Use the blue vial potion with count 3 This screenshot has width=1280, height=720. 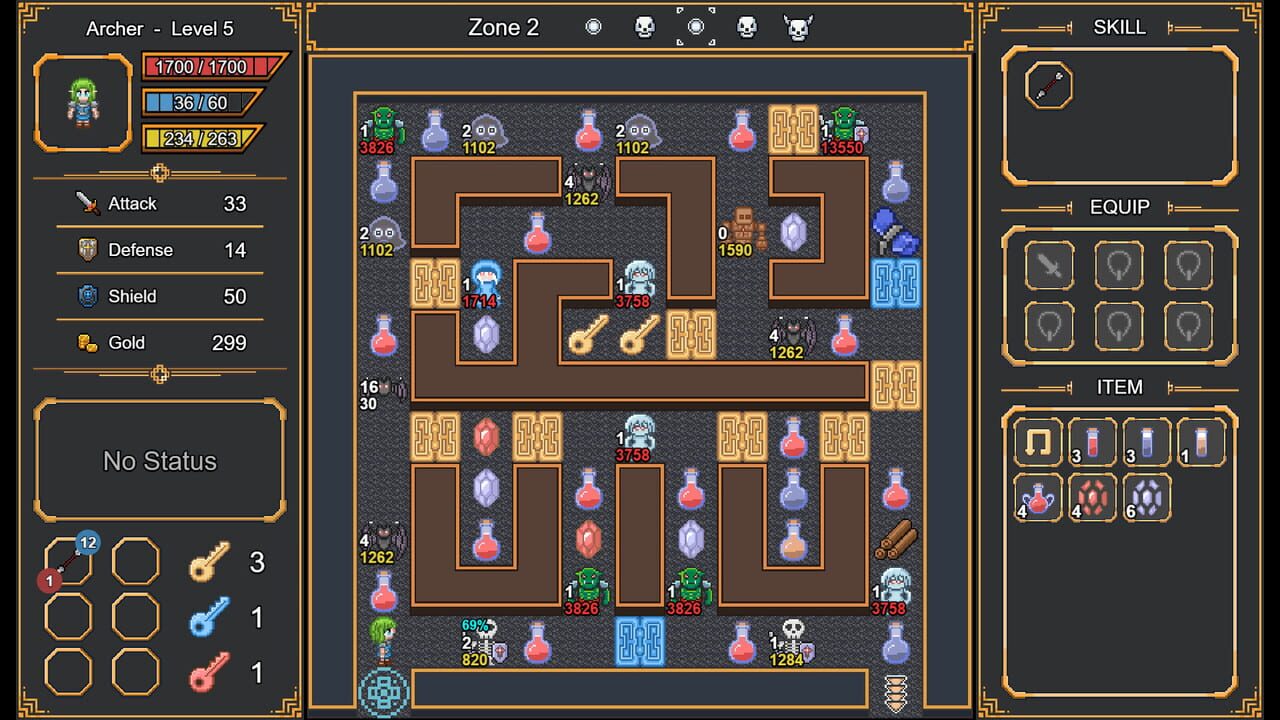coord(1147,442)
